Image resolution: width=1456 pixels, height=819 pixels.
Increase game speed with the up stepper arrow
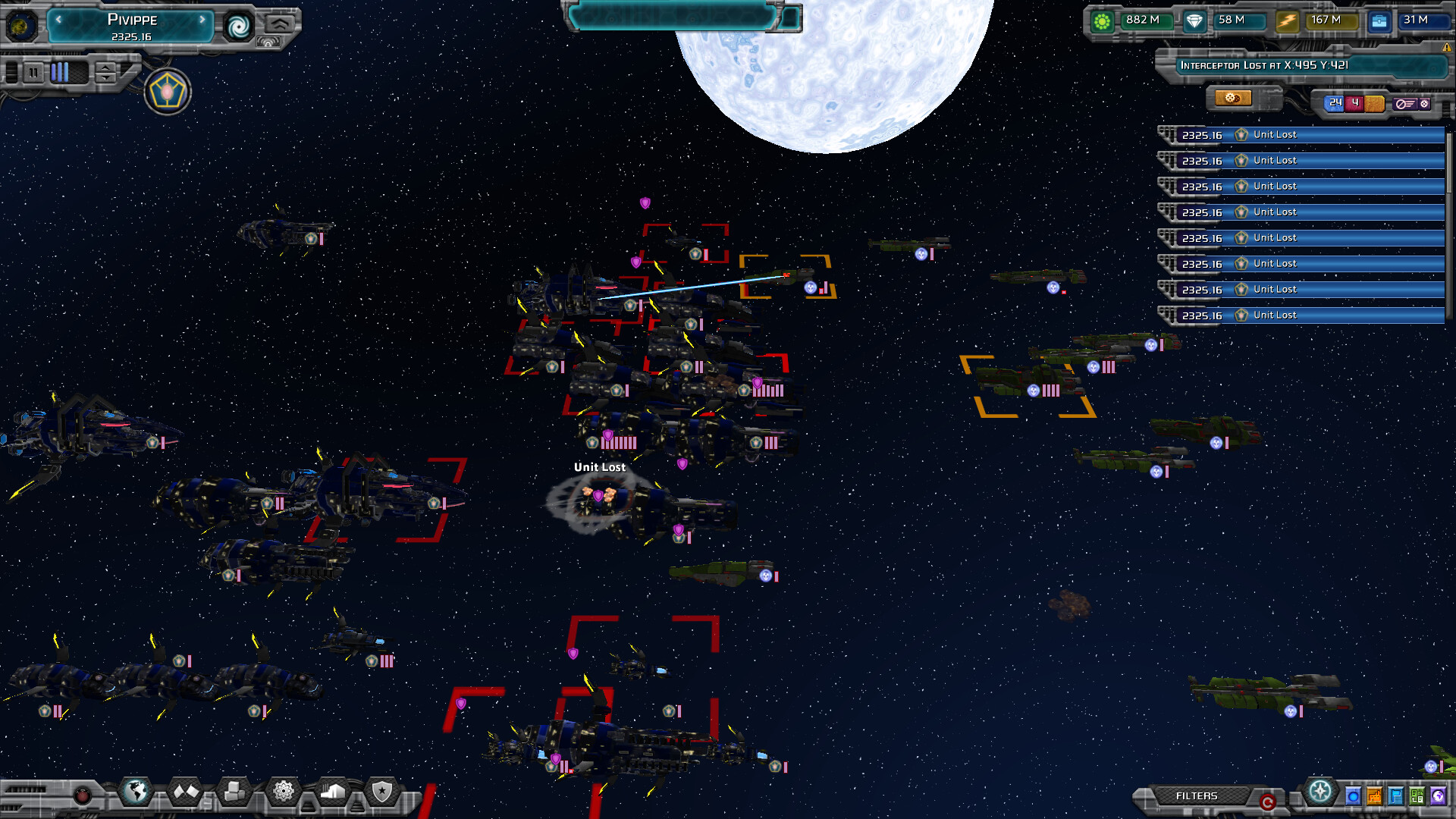click(x=105, y=68)
